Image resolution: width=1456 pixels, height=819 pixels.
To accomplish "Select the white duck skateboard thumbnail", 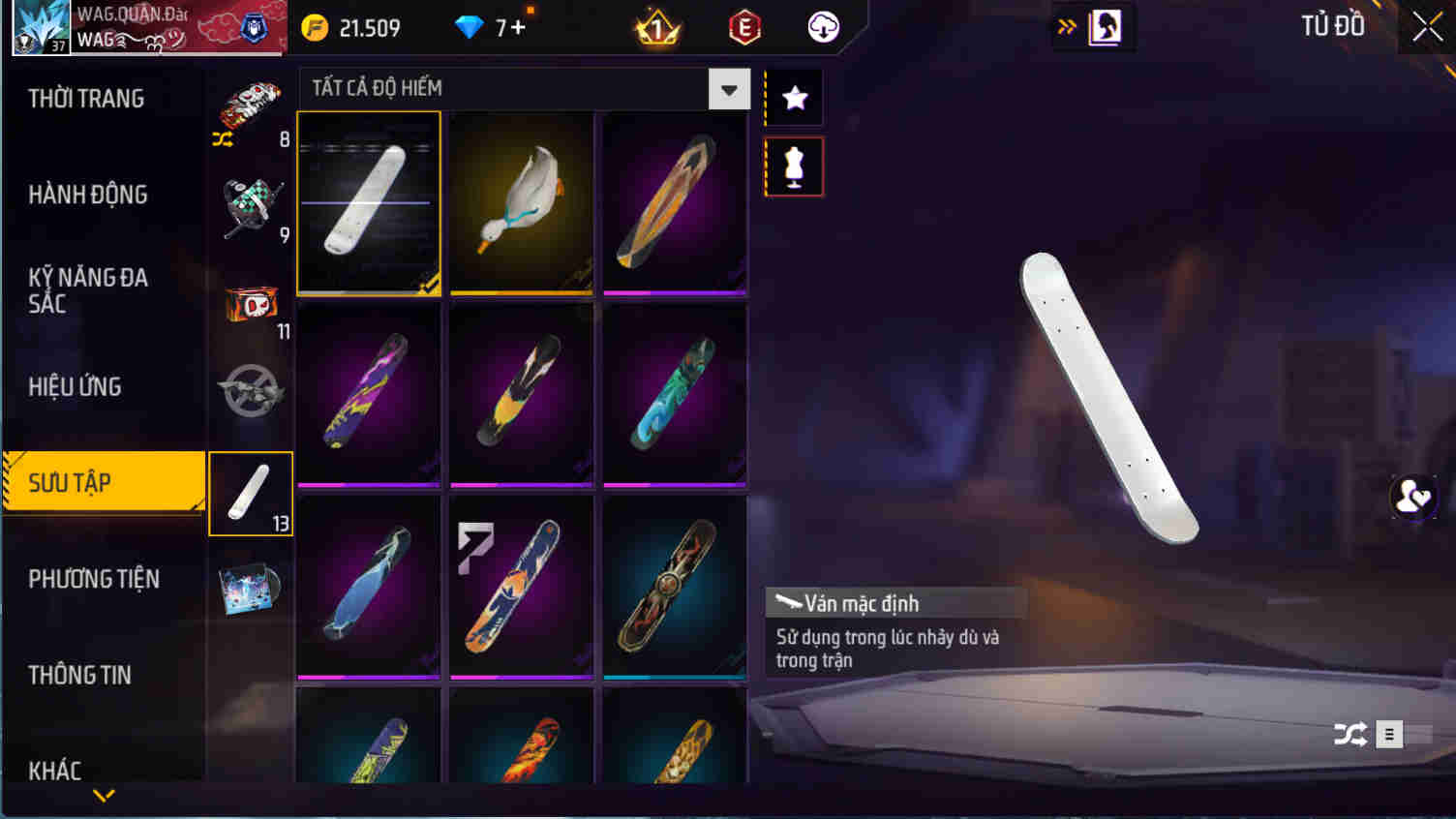I will tap(521, 202).
